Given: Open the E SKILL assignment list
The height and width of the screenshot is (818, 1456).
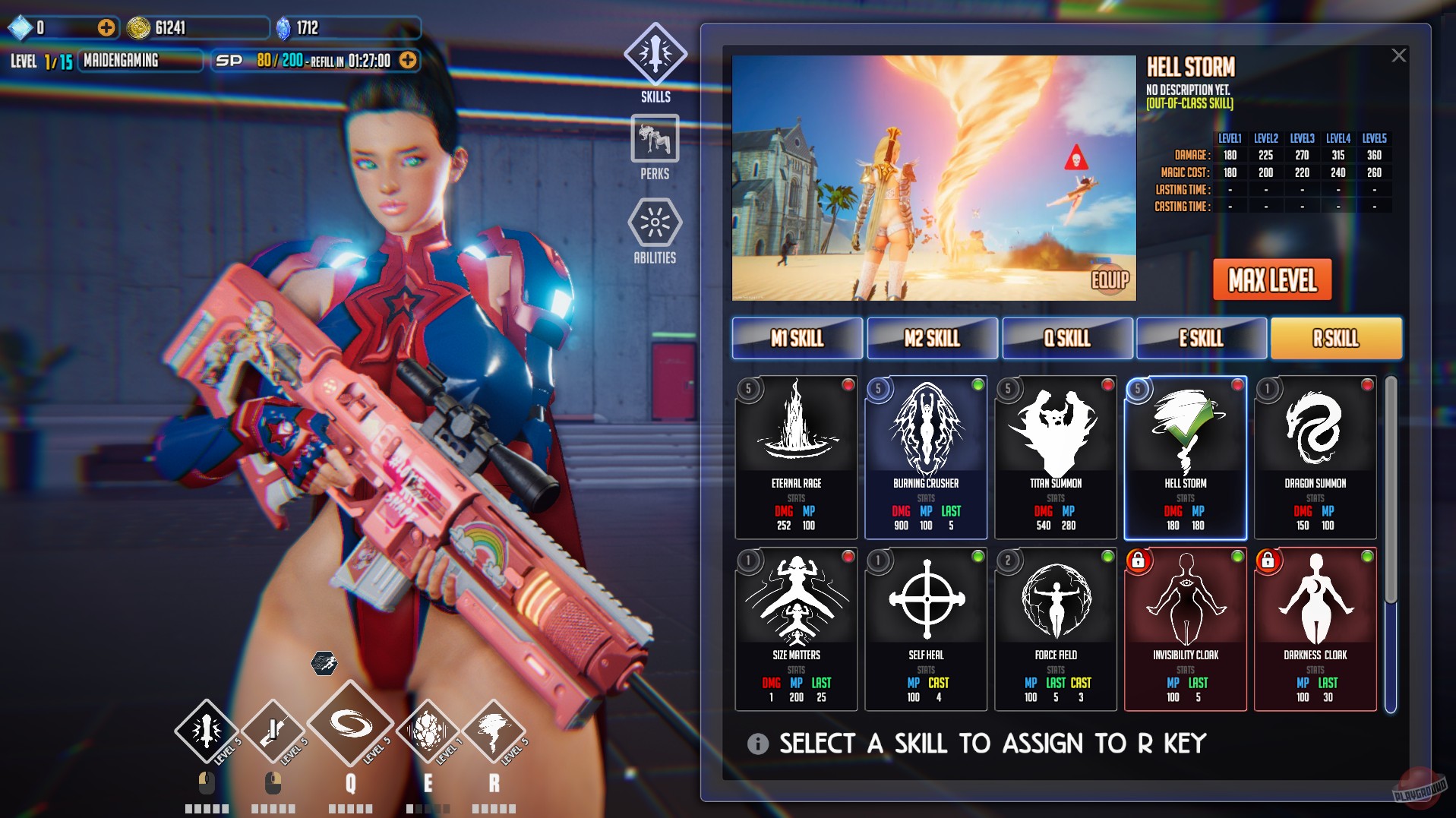Looking at the screenshot, I should [x=1201, y=338].
